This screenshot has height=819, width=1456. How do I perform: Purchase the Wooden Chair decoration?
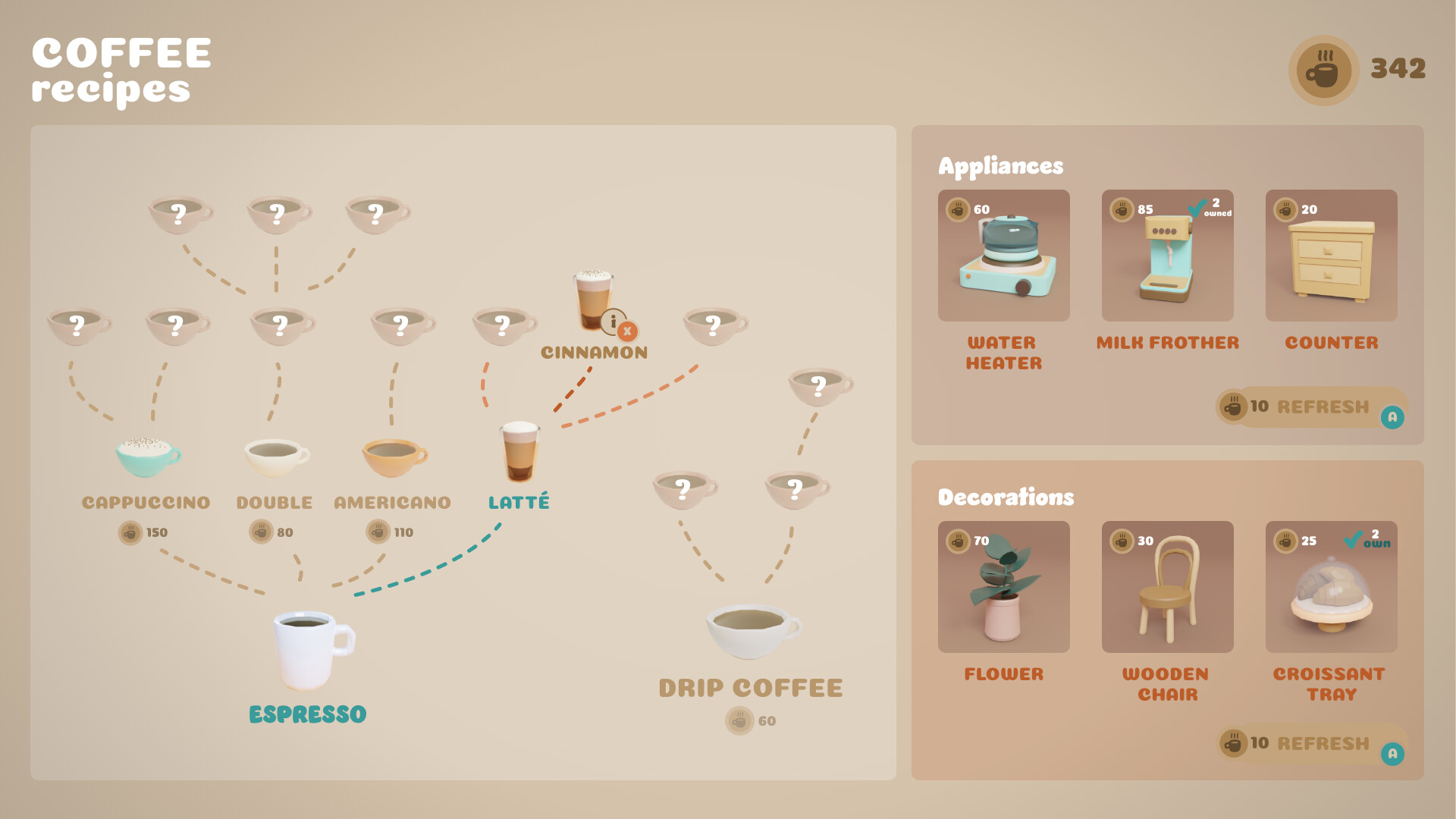(x=1167, y=588)
